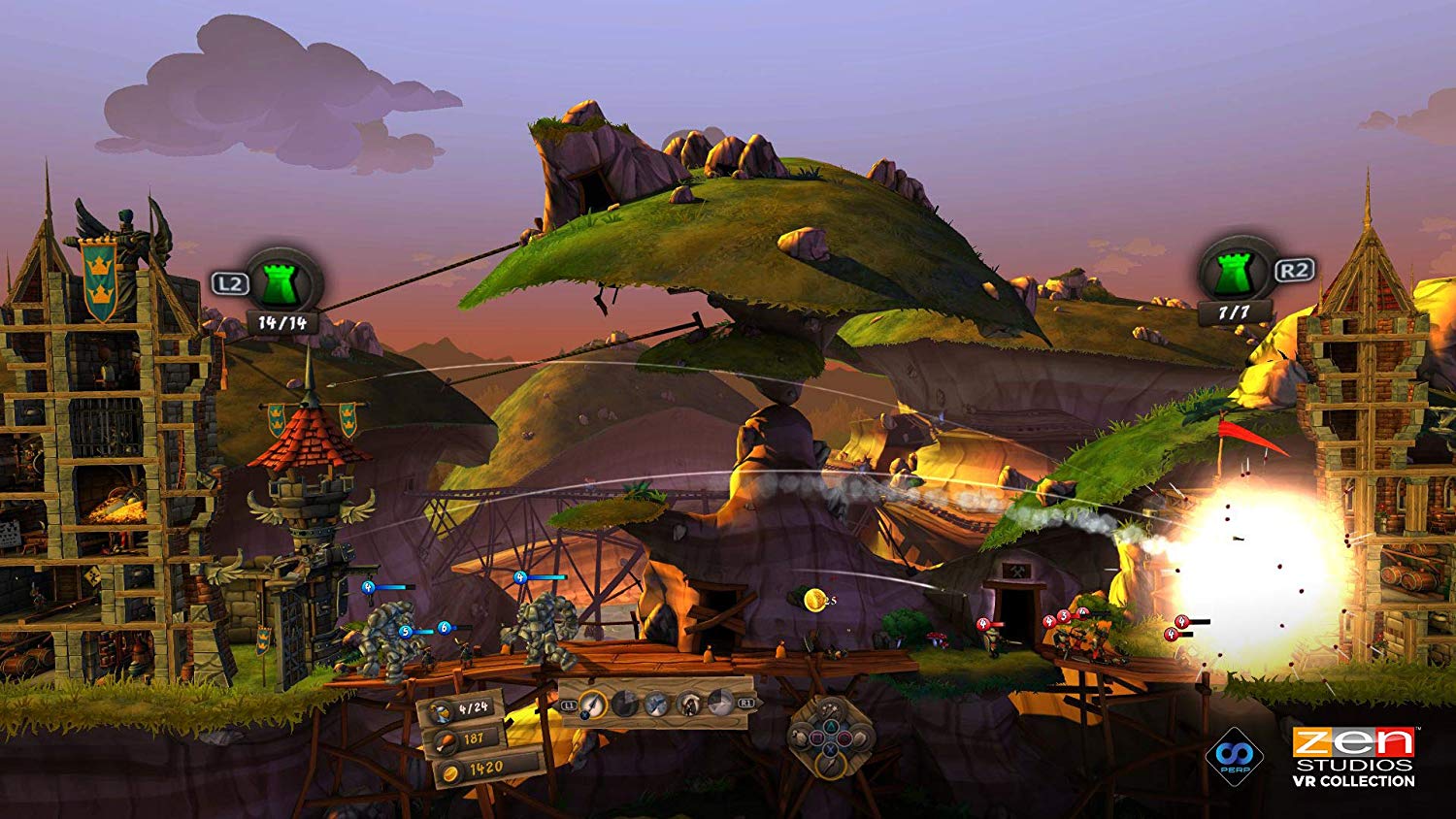
Task: Select the highlighted X spear slot on the d-pad wheel
Action: pos(831,751)
